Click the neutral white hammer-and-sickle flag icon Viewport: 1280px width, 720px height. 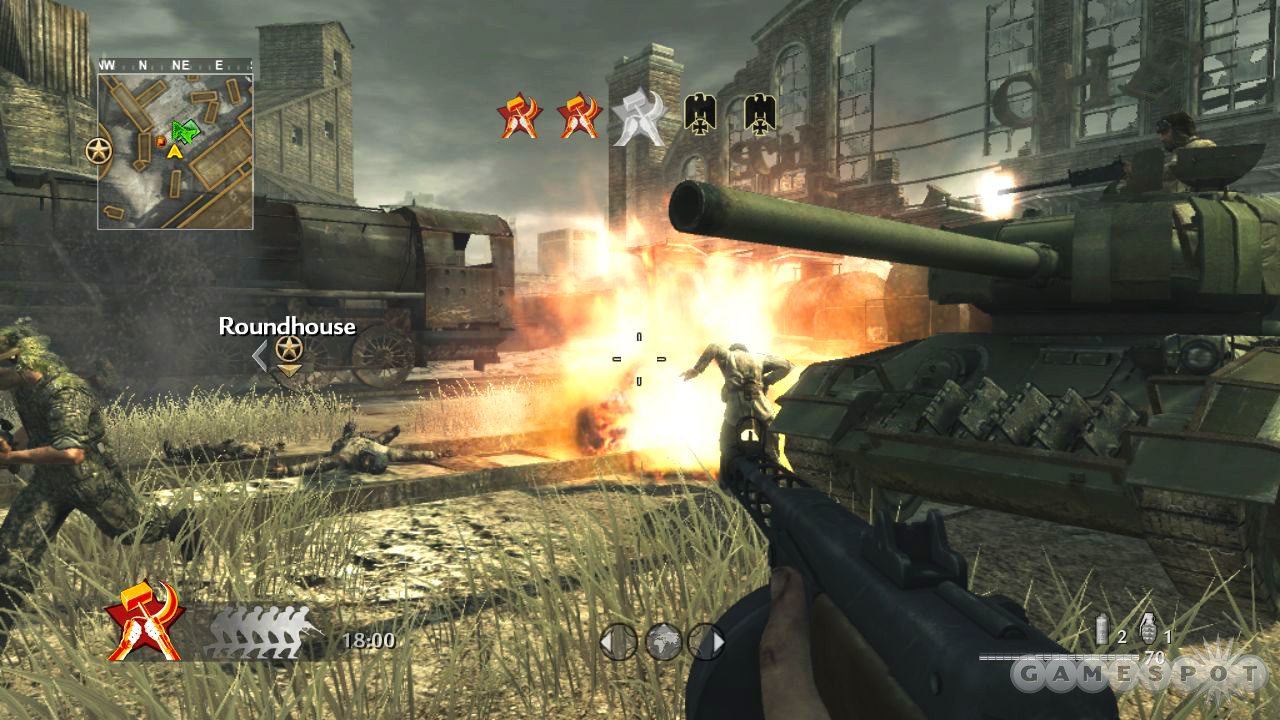(x=637, y=116)
